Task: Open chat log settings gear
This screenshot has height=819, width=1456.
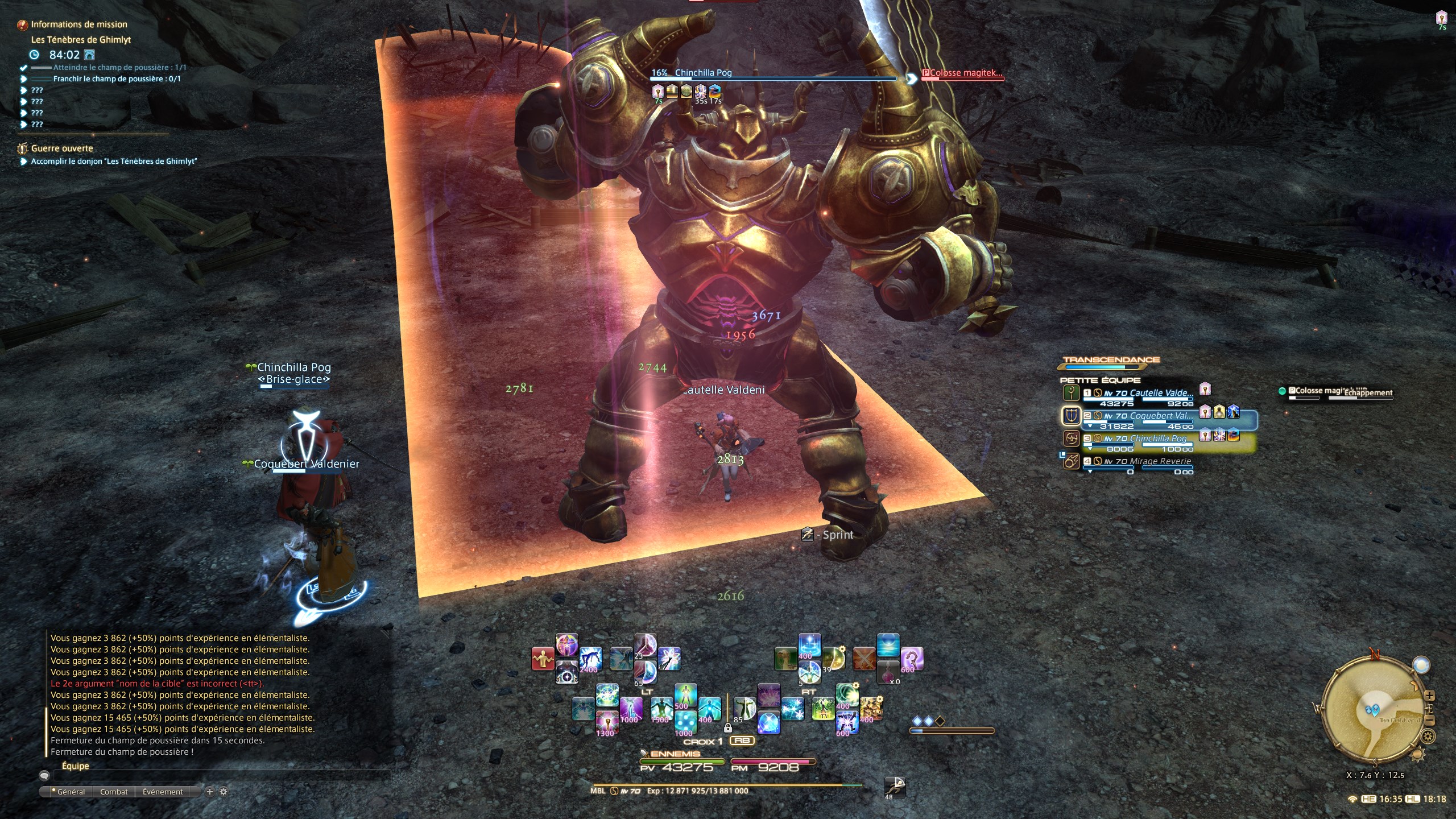Action: [224, 792]
